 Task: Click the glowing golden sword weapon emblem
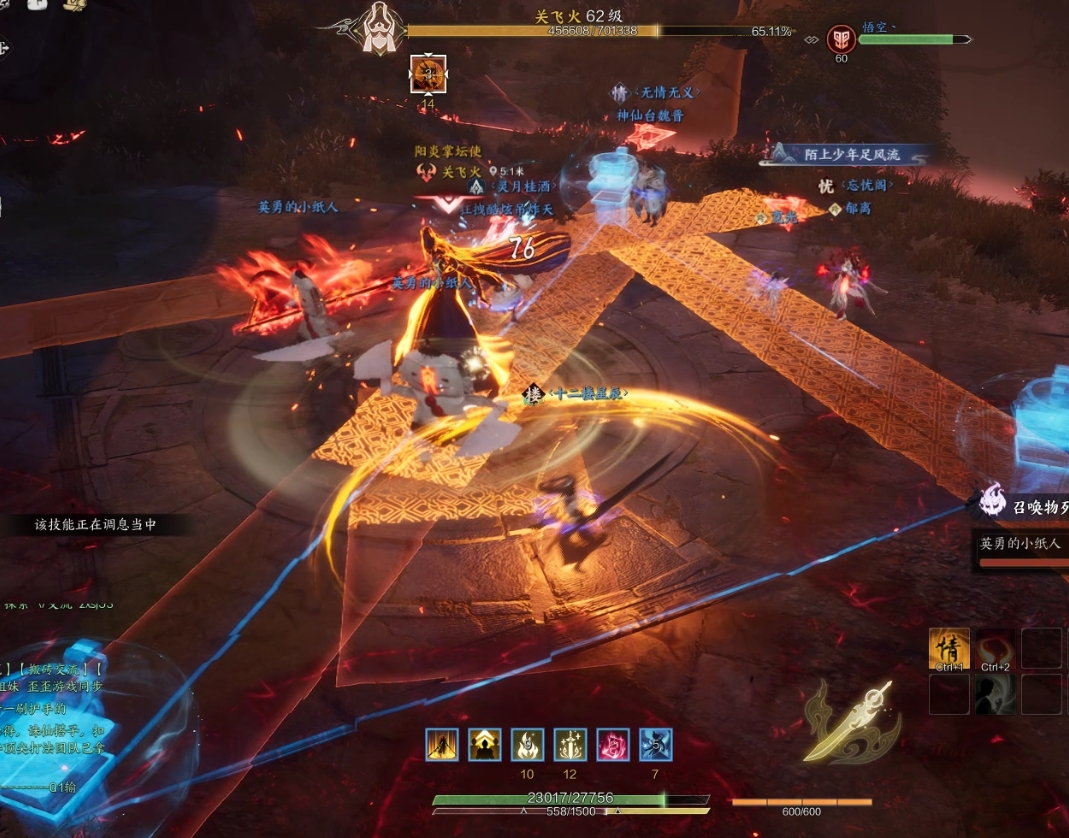tap(850, 720)
